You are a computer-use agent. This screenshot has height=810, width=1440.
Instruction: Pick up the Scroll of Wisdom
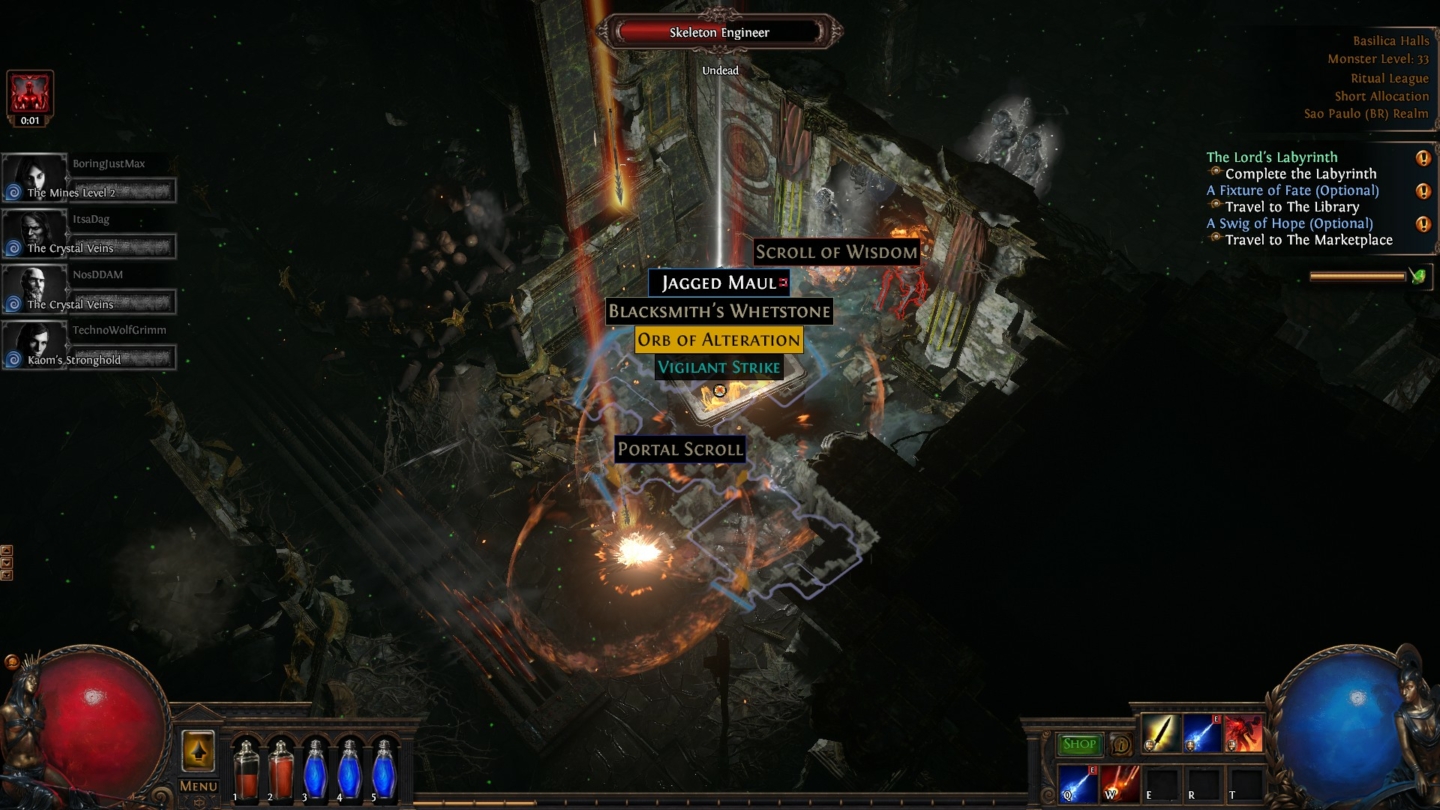(838, 252)
